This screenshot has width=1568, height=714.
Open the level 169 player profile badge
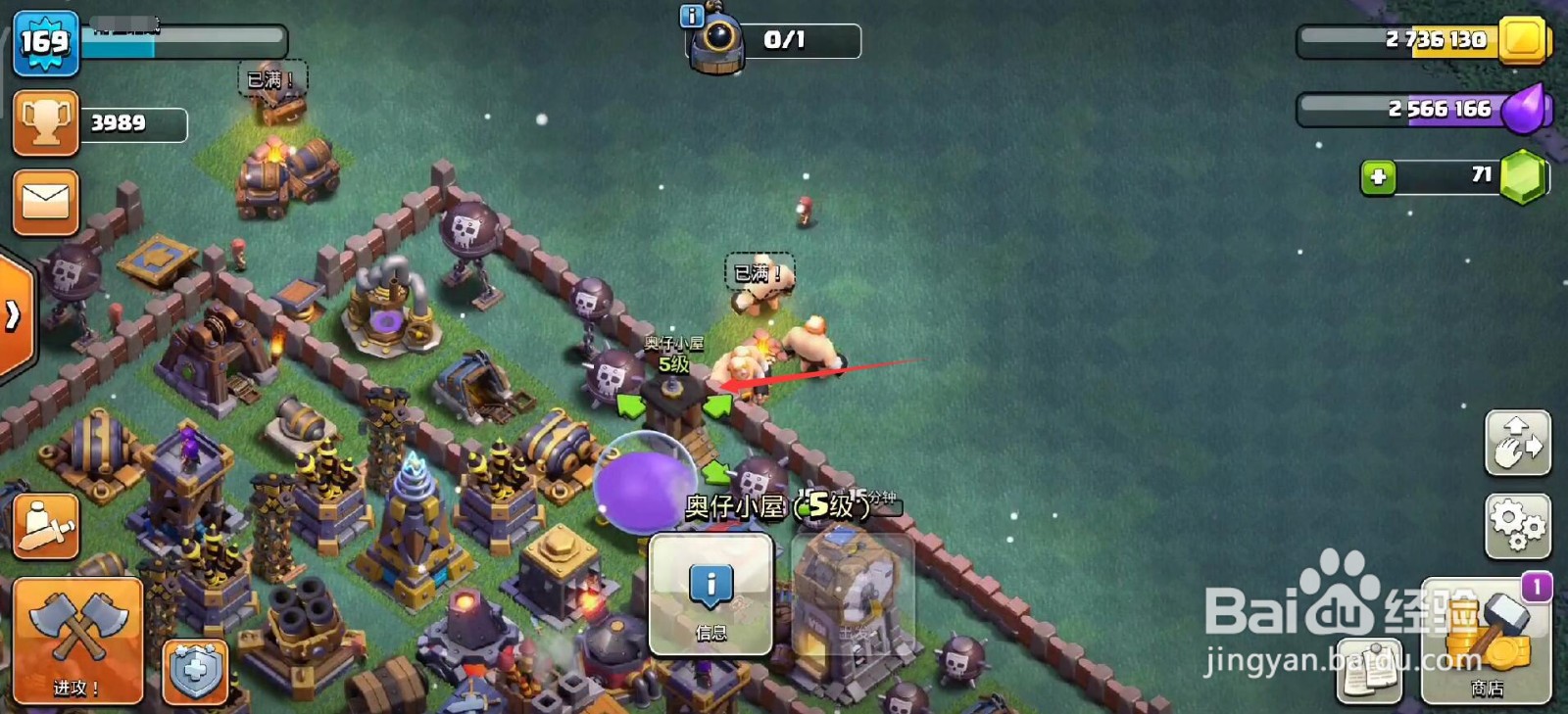click(45, 42)
